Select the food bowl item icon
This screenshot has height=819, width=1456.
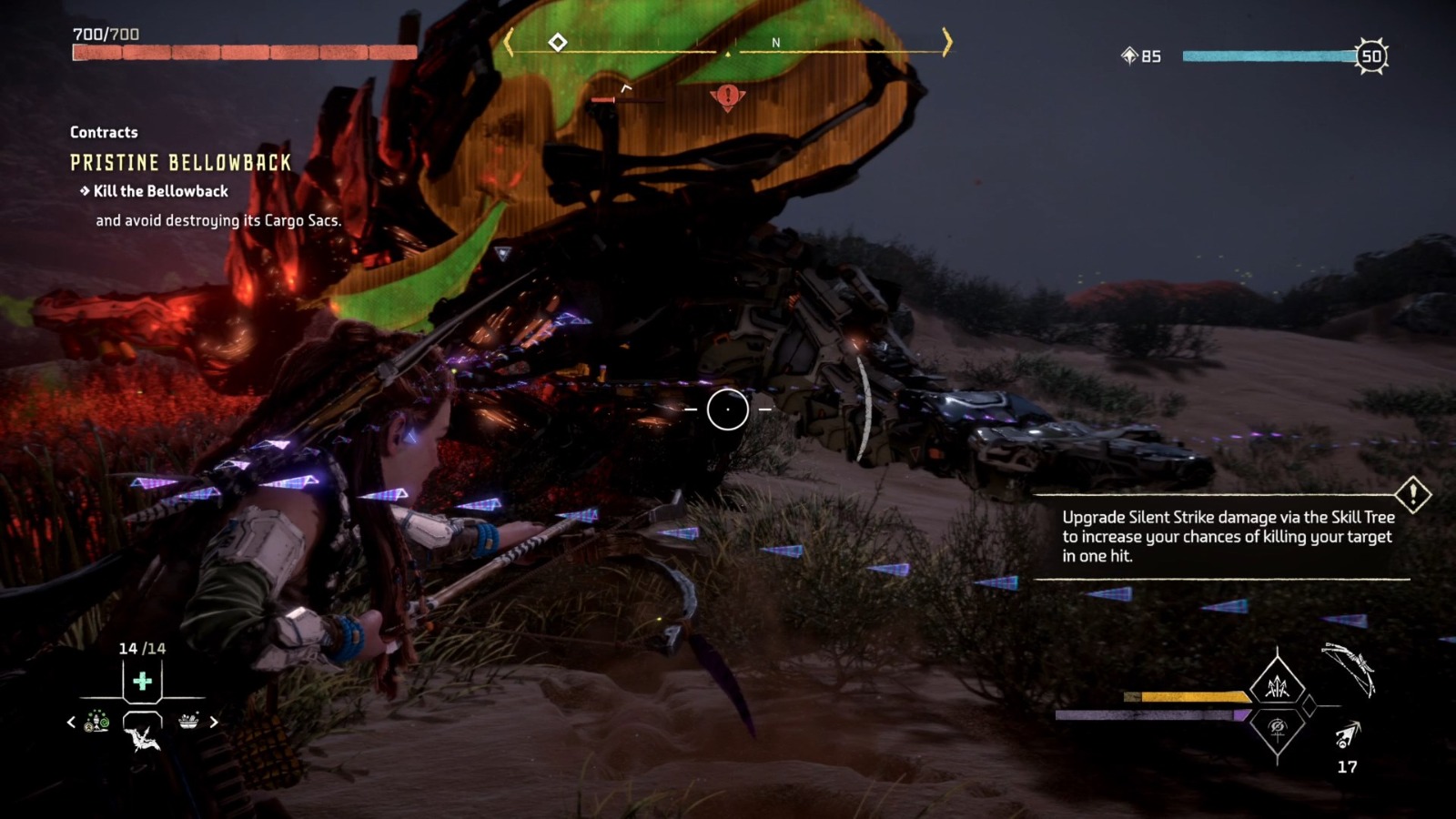click(x=189, y=720)
